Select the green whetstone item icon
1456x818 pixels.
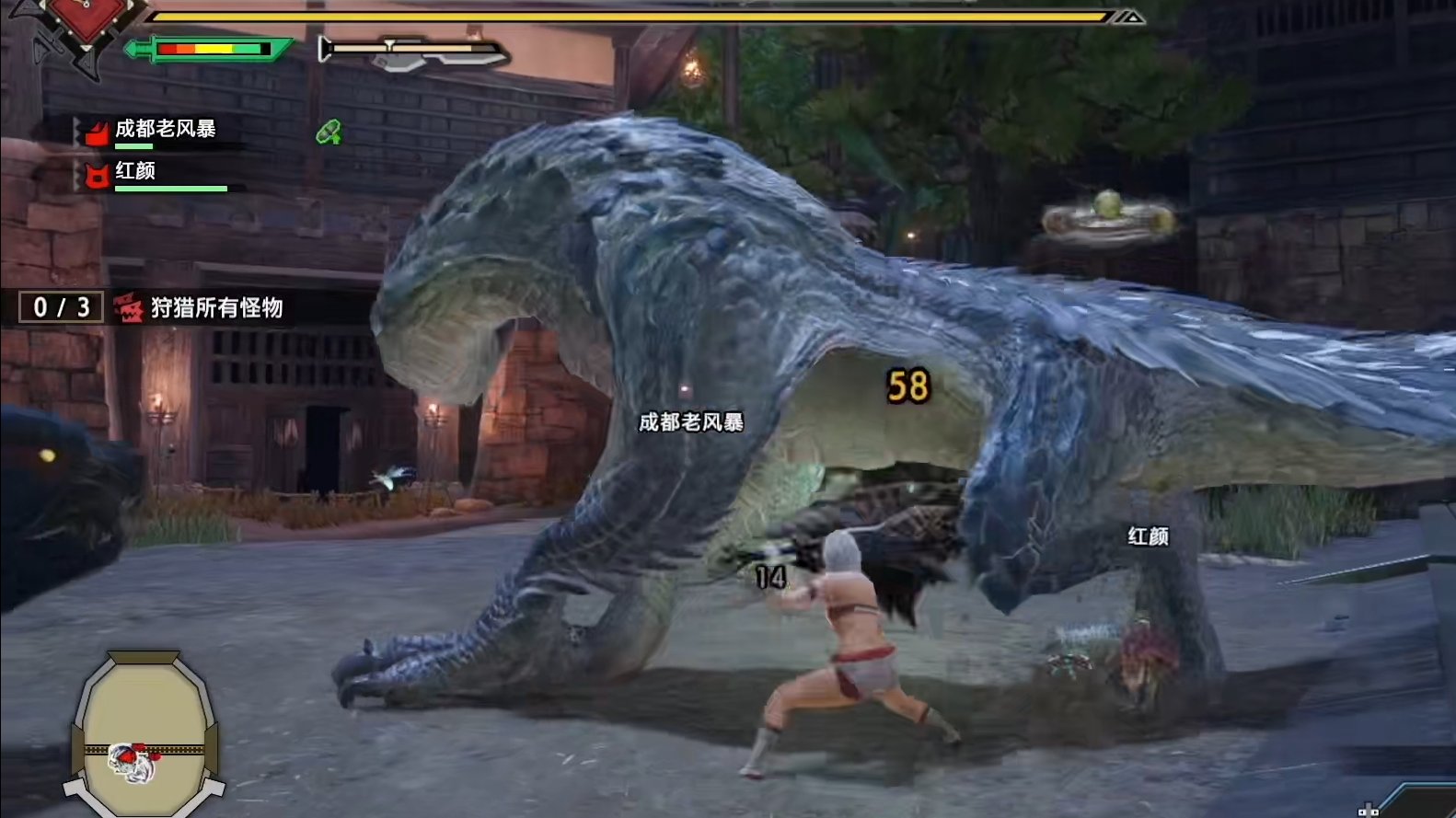(329, 132)
